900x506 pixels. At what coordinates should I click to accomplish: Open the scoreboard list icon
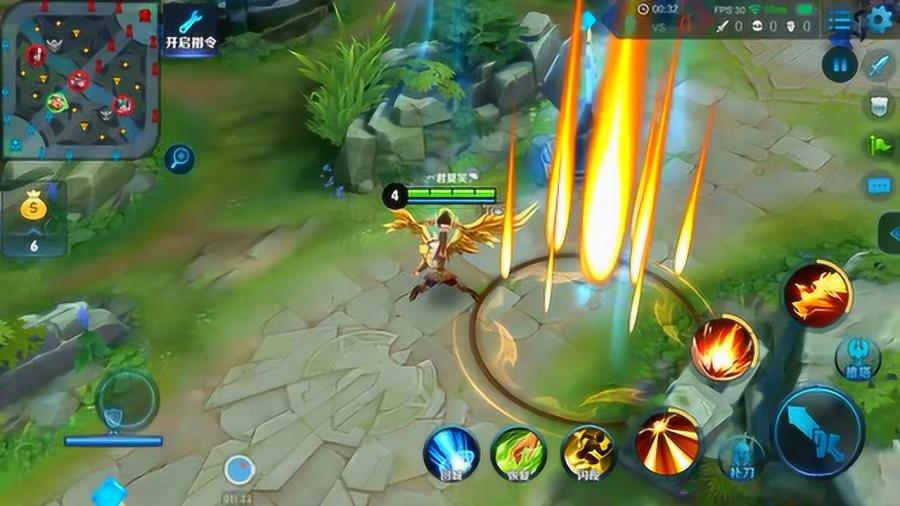coord(841,20)
